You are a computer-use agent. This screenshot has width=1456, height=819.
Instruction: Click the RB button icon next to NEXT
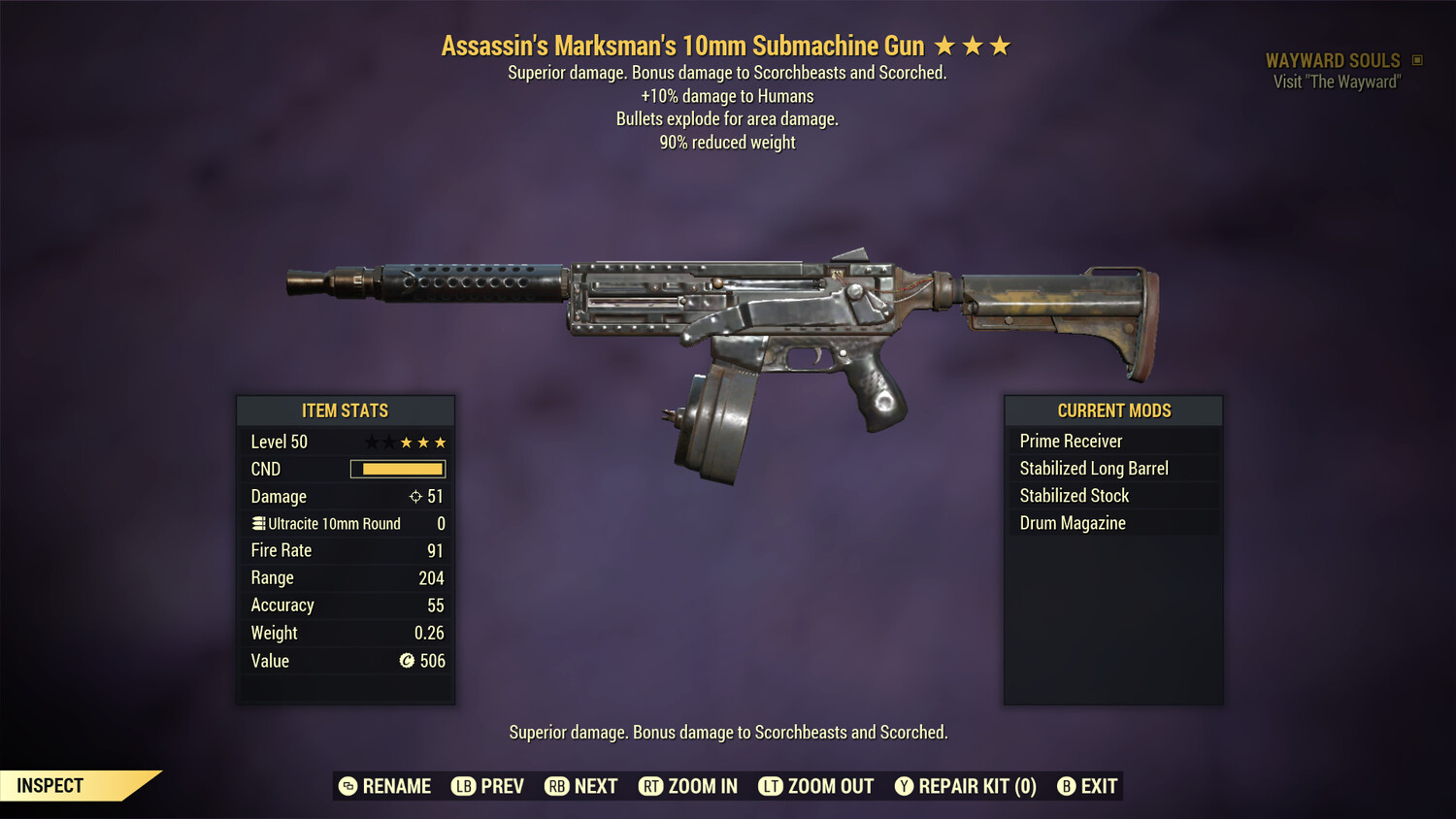555,786
